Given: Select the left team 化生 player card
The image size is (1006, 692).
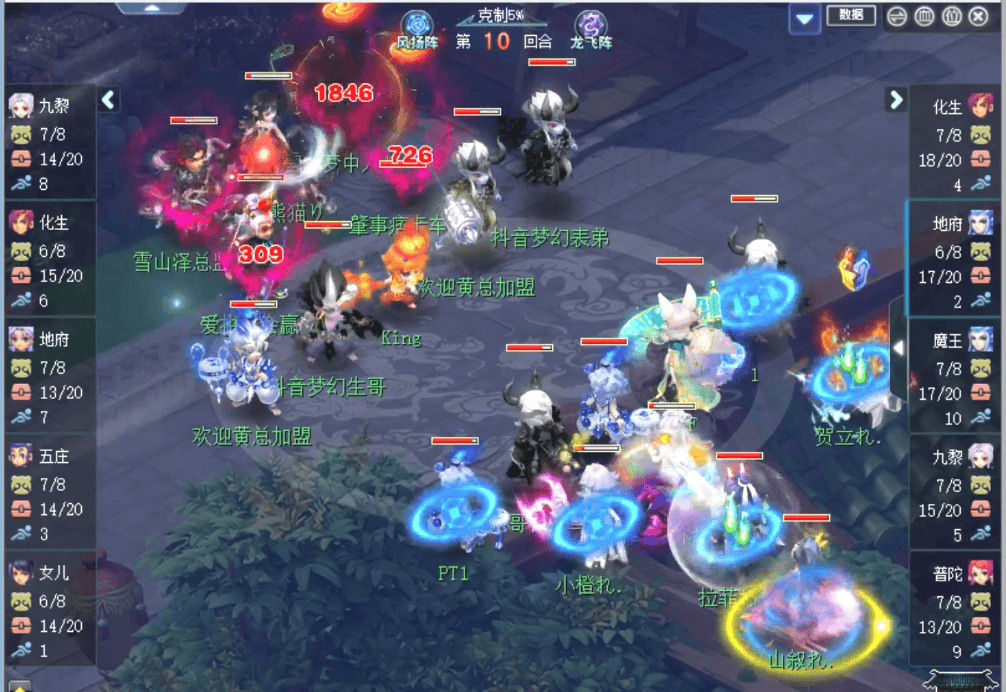Looking at the screenshot, I should [50, 258].
